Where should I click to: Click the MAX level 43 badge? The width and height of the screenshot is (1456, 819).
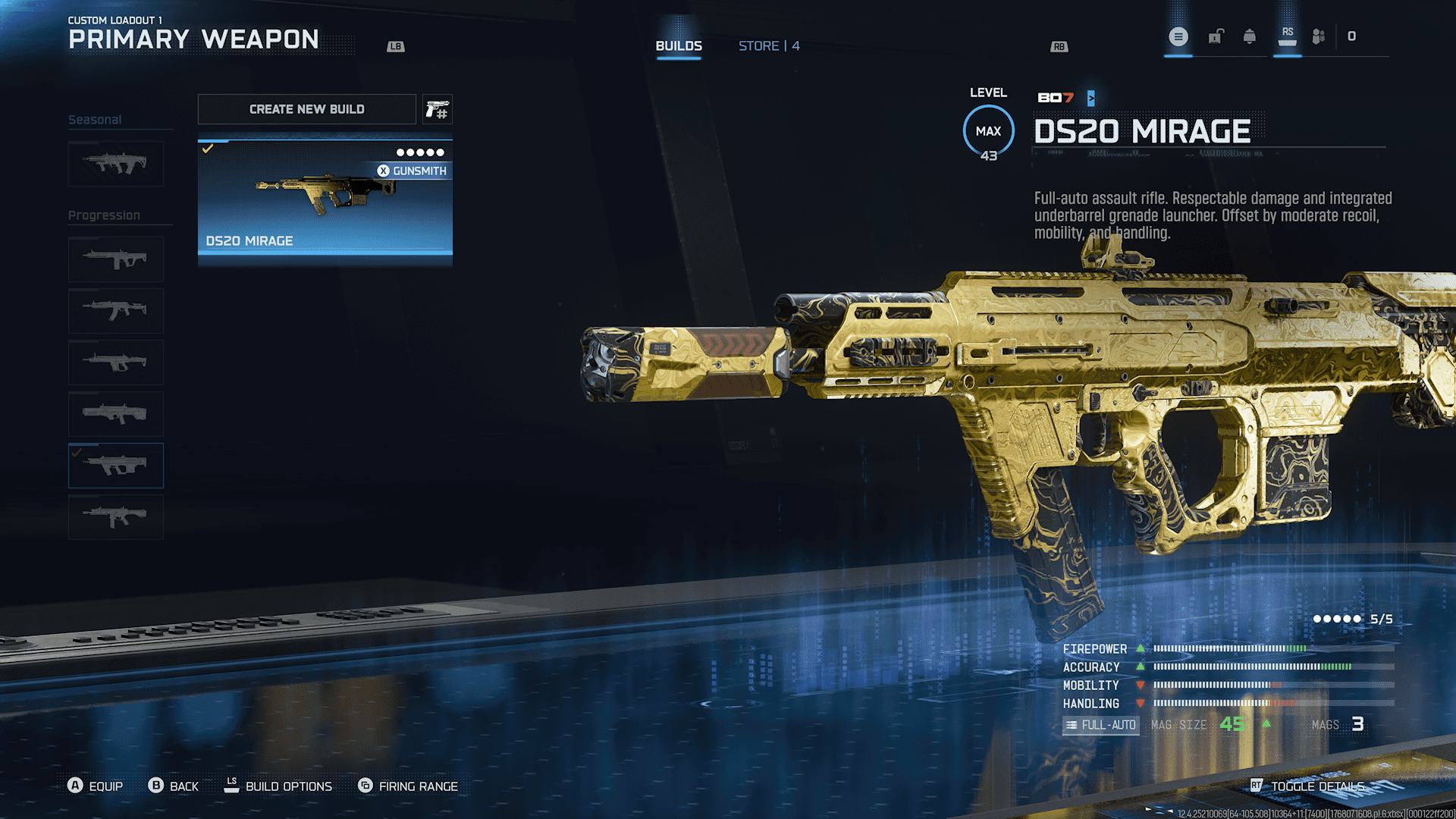(x=987, y=130)
